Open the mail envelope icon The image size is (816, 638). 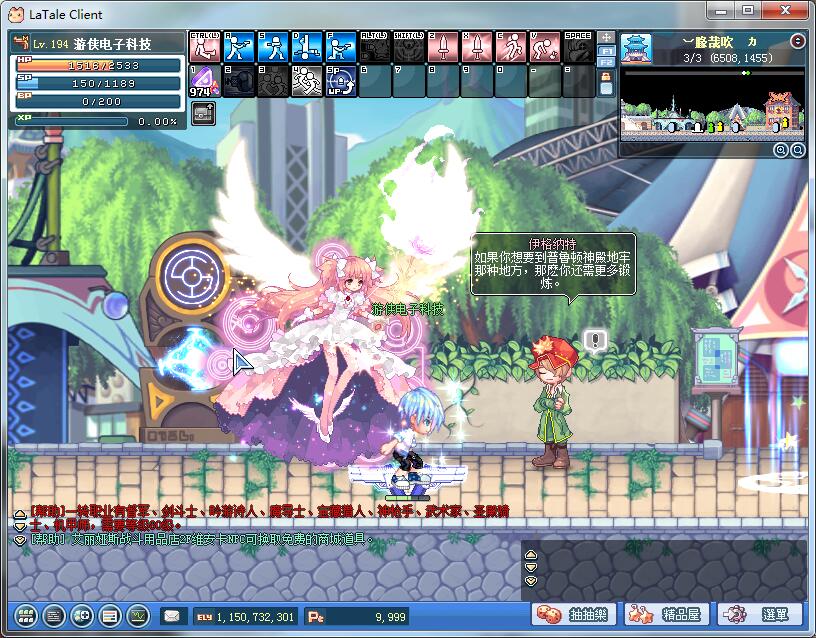tap(172, 616)
